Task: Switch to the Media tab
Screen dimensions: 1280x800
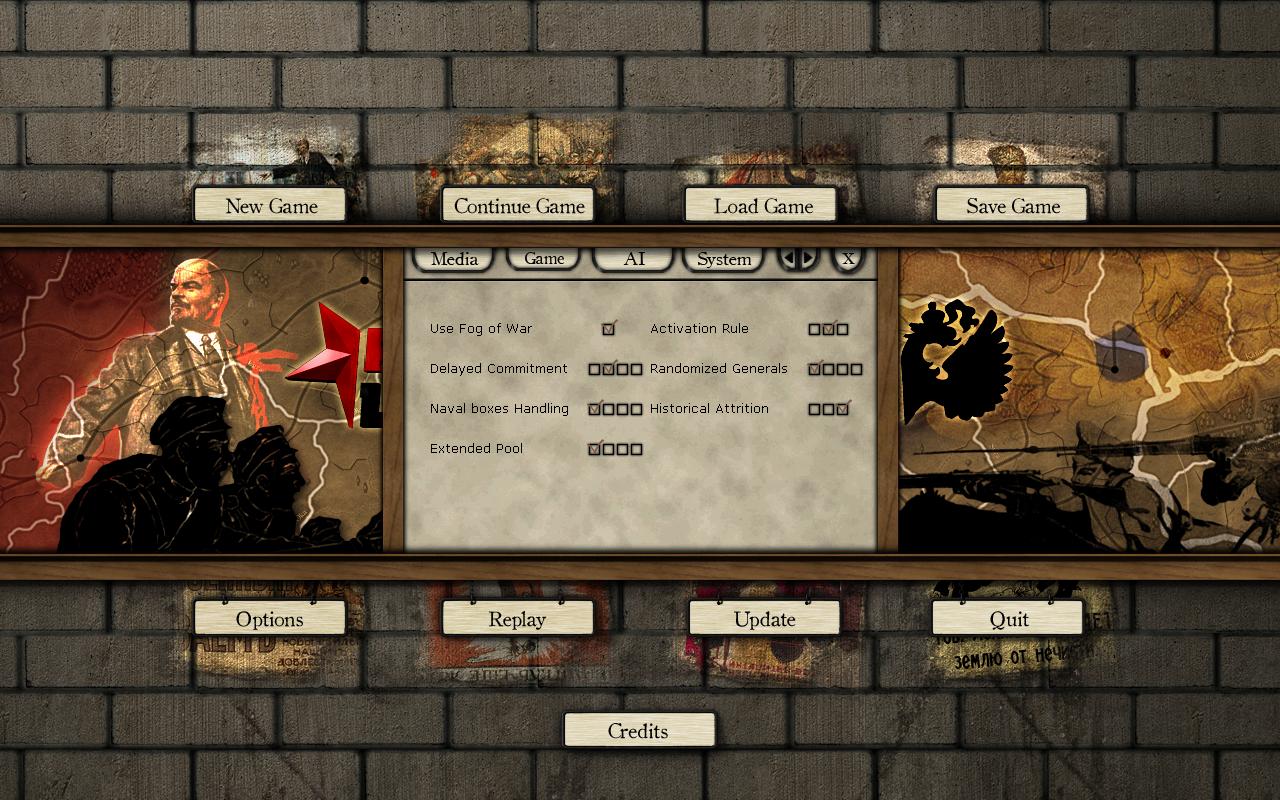Action: [454, 259]
